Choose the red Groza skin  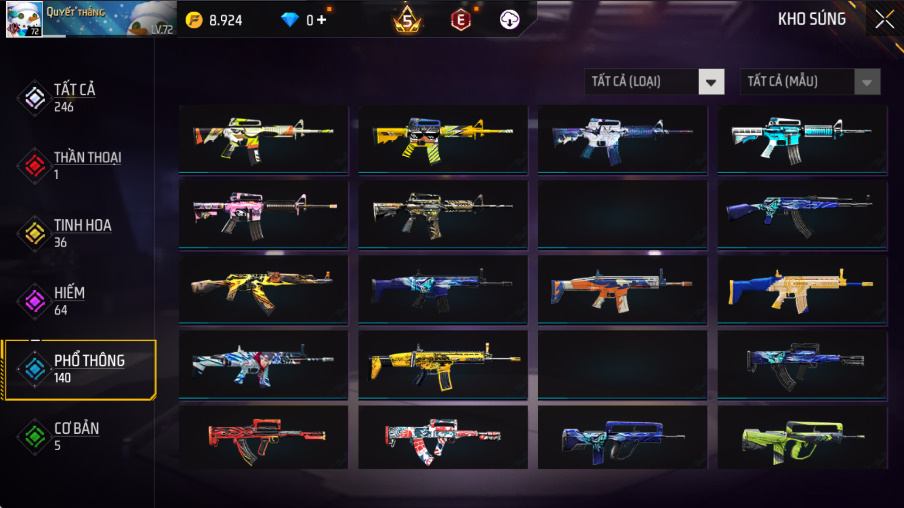263,437
